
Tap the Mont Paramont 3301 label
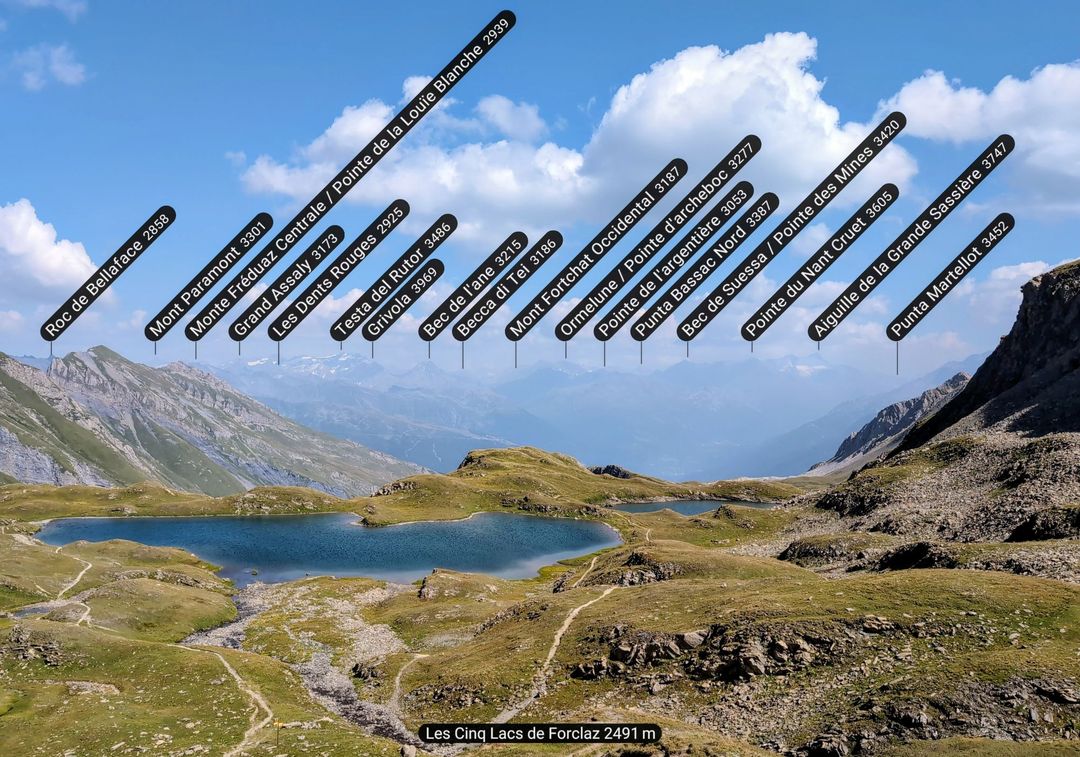click(x=208, y=277)
